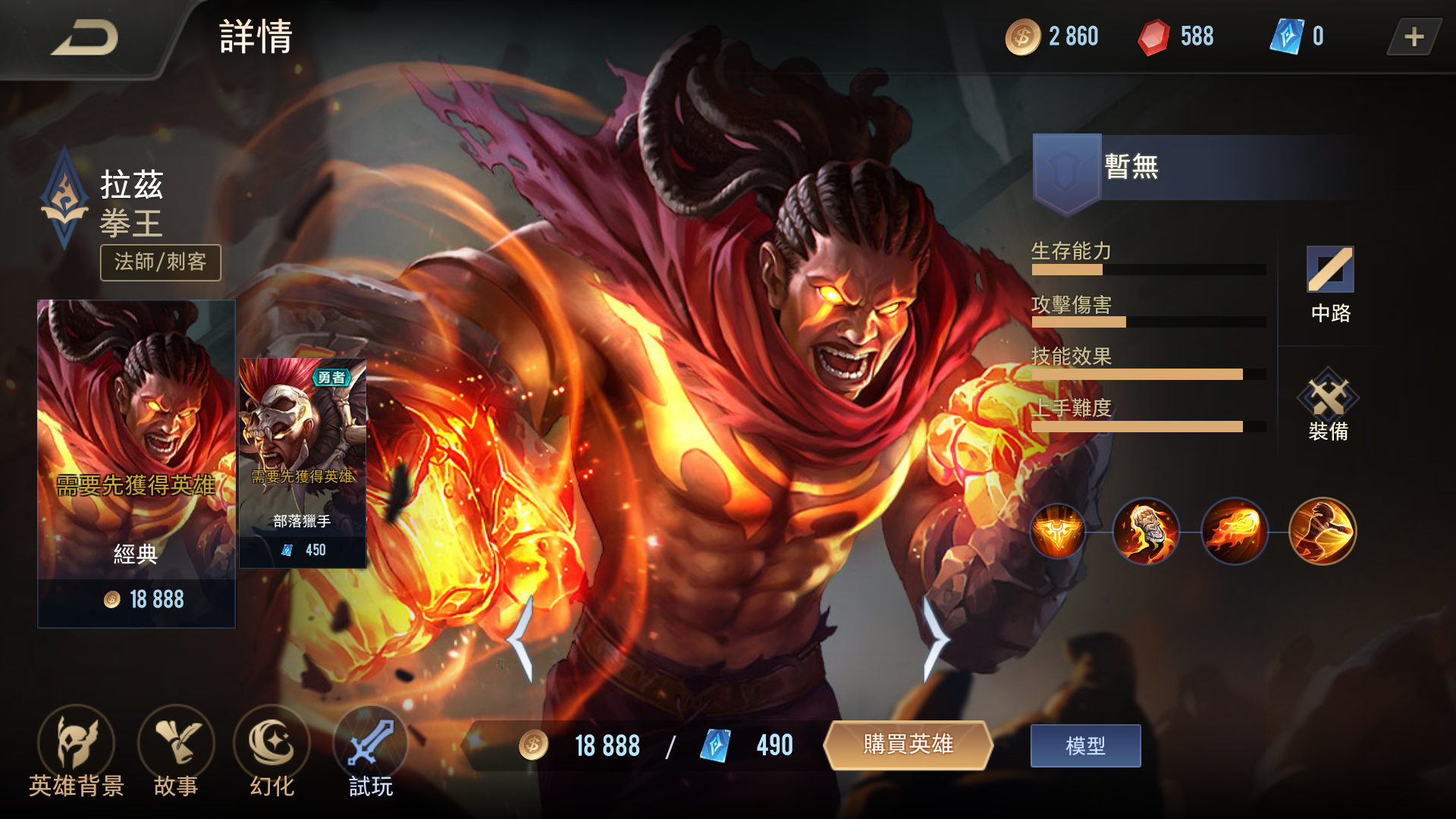Open the 幻化 transmog option
1456x819 pixels.
click(271, 752)
